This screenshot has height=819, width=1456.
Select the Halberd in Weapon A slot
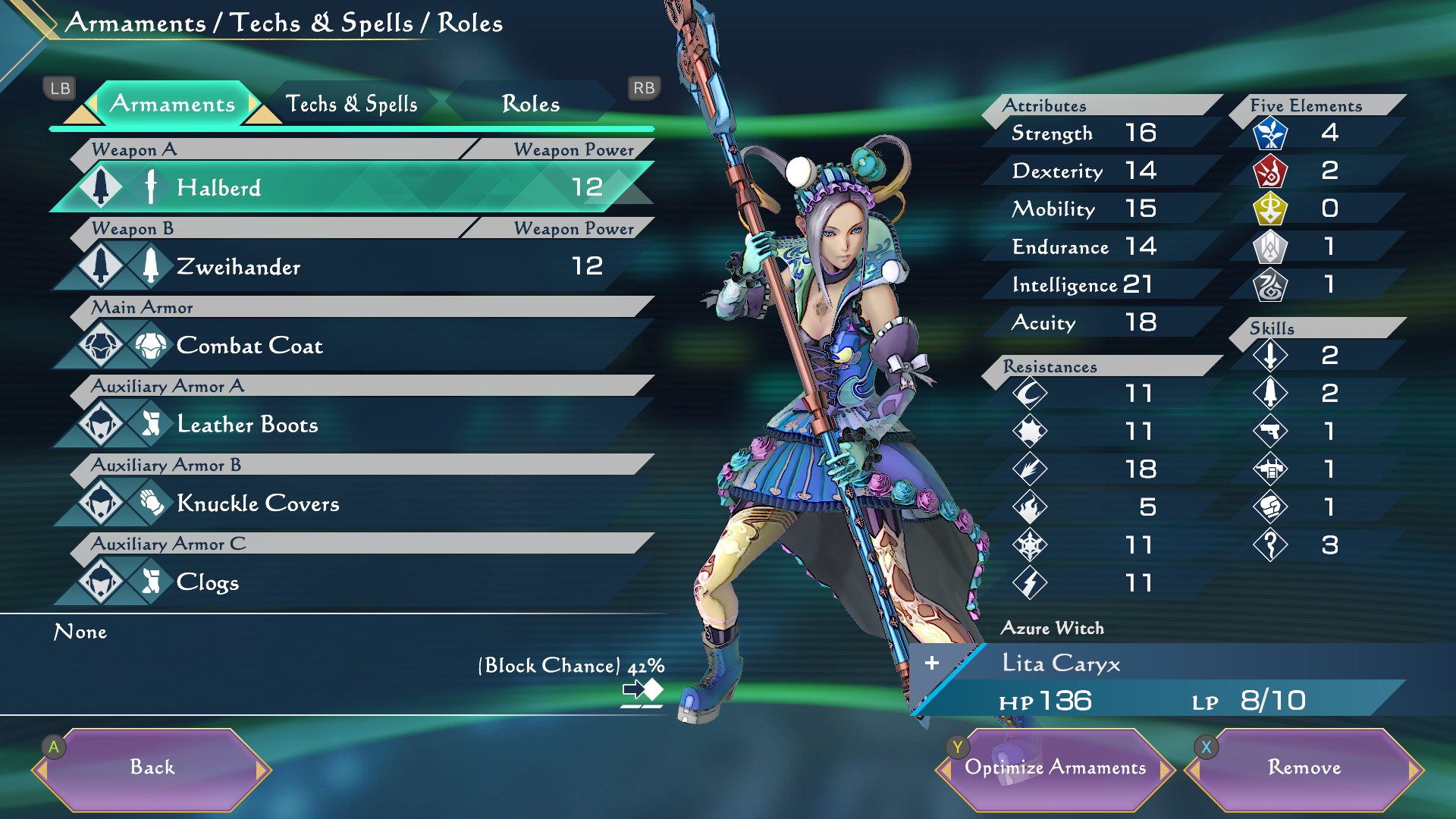coord(353,187)
